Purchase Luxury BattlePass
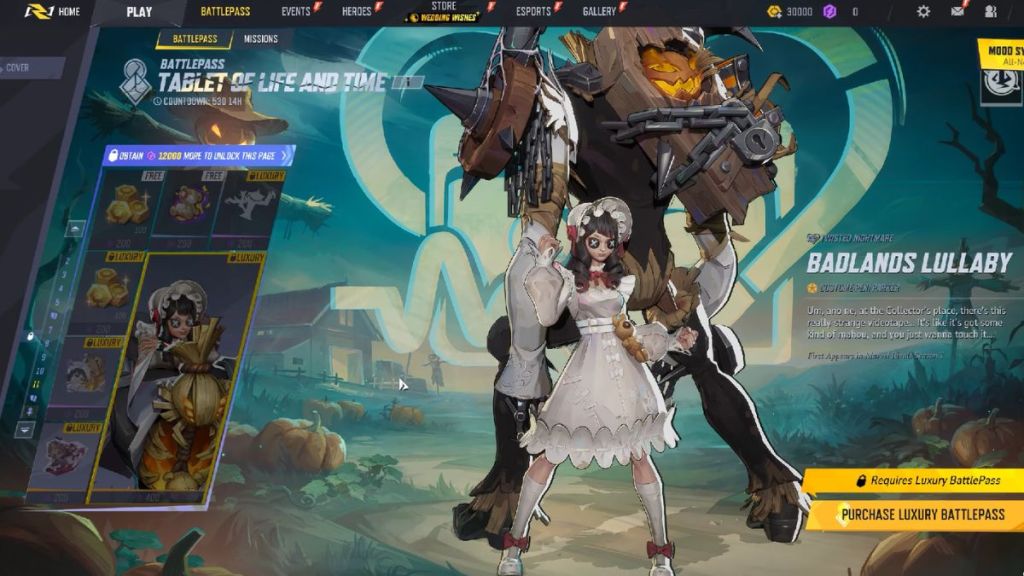1024x576 pixels. [914, 514]
